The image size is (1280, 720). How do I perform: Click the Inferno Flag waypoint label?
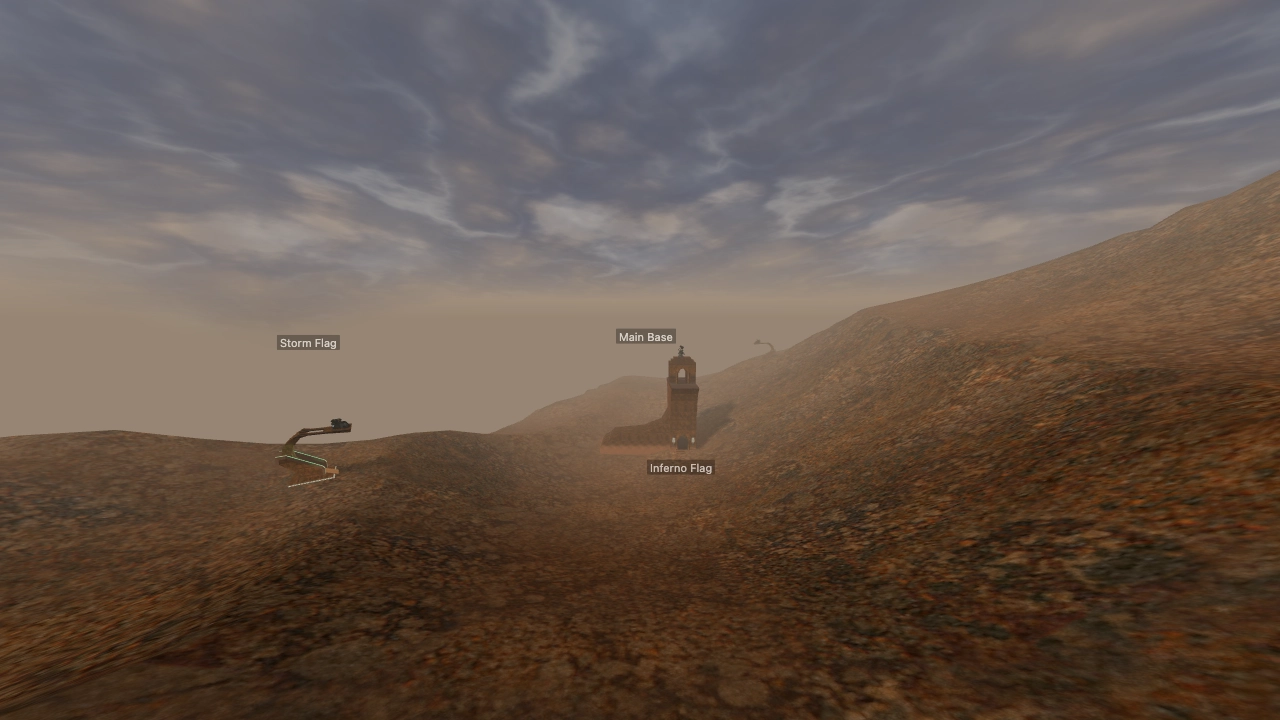pos(682,467)
